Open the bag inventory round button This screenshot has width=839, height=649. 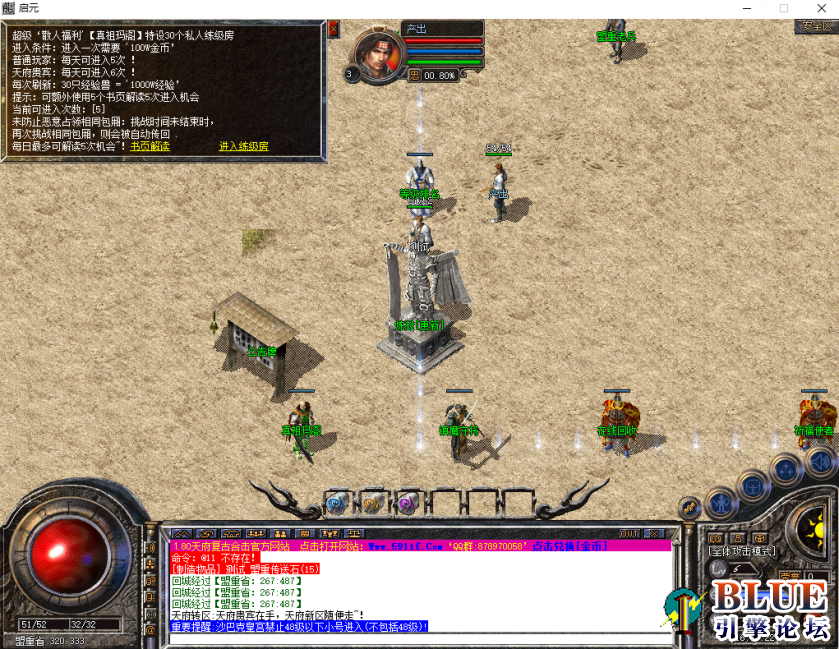[x=752, y=485]
